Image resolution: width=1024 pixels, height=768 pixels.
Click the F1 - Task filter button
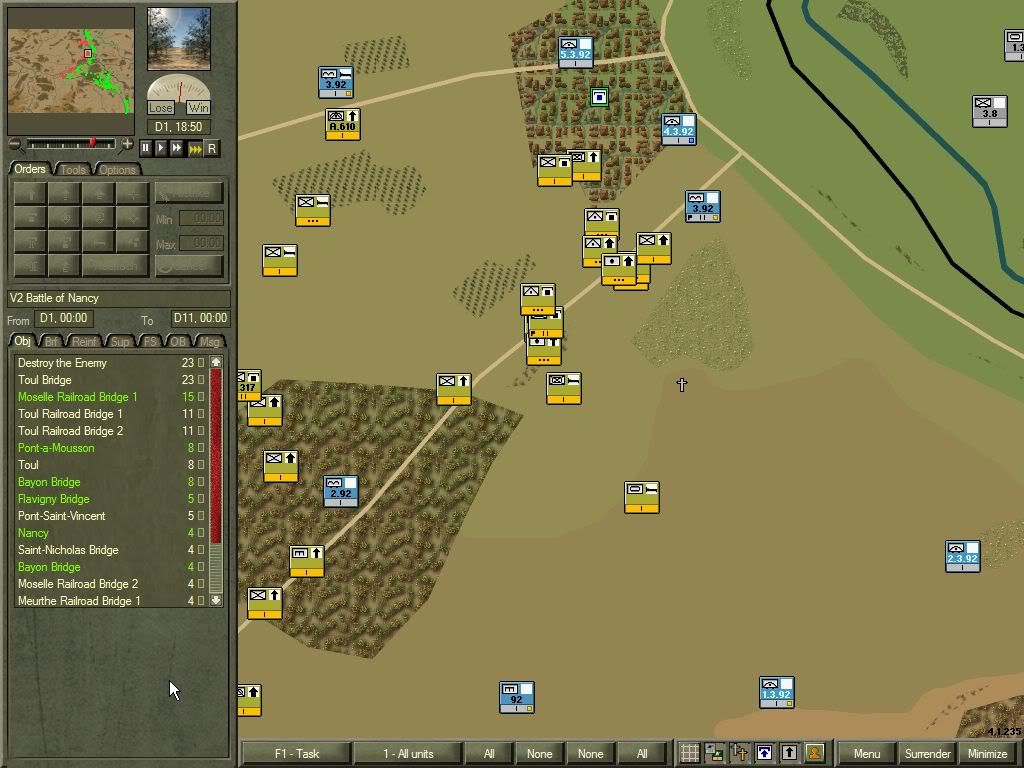(x=297, y=753)
